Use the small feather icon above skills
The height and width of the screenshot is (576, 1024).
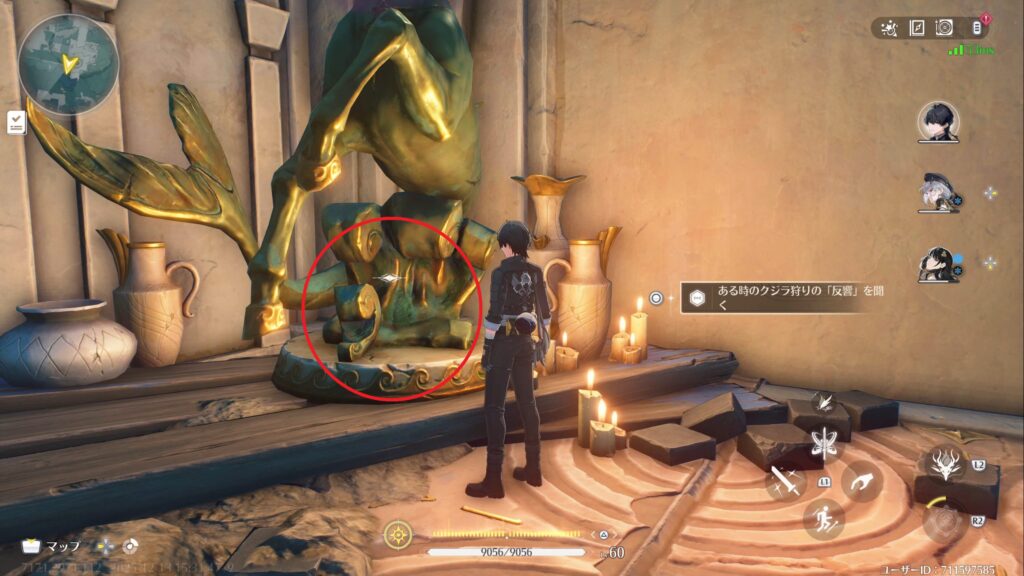tap(825, 403)
